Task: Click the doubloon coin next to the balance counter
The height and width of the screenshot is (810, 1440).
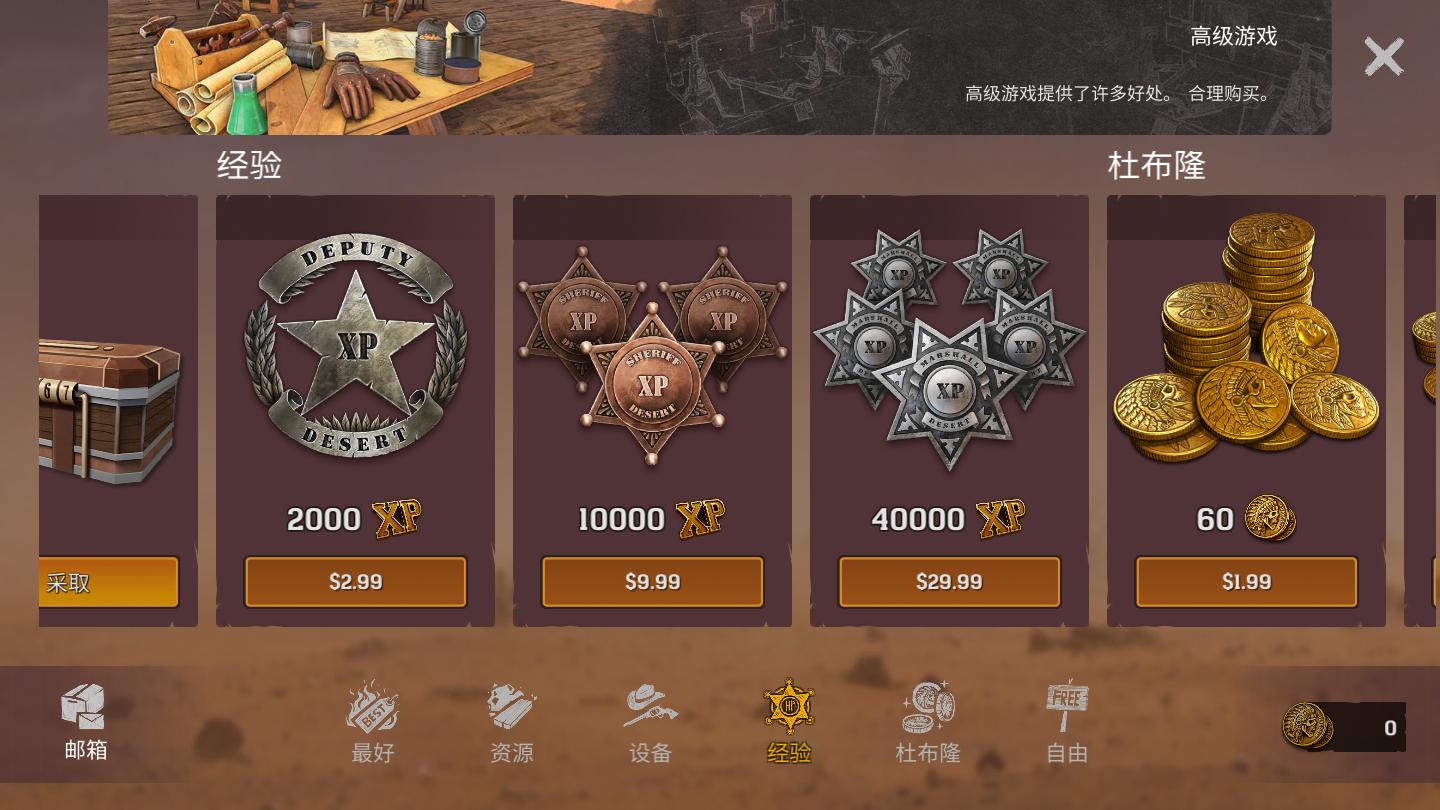Action: click(x=1306, y=728)
